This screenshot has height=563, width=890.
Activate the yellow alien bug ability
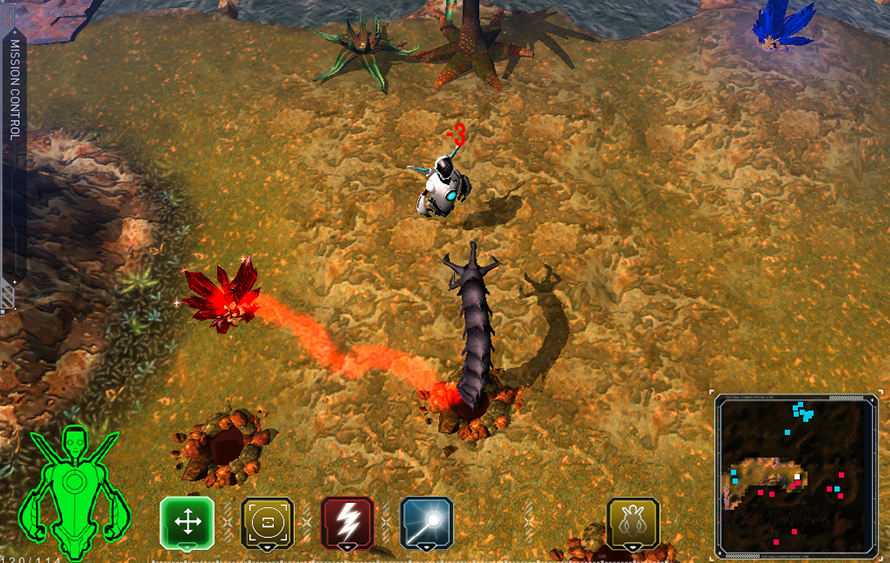point(633,522)
